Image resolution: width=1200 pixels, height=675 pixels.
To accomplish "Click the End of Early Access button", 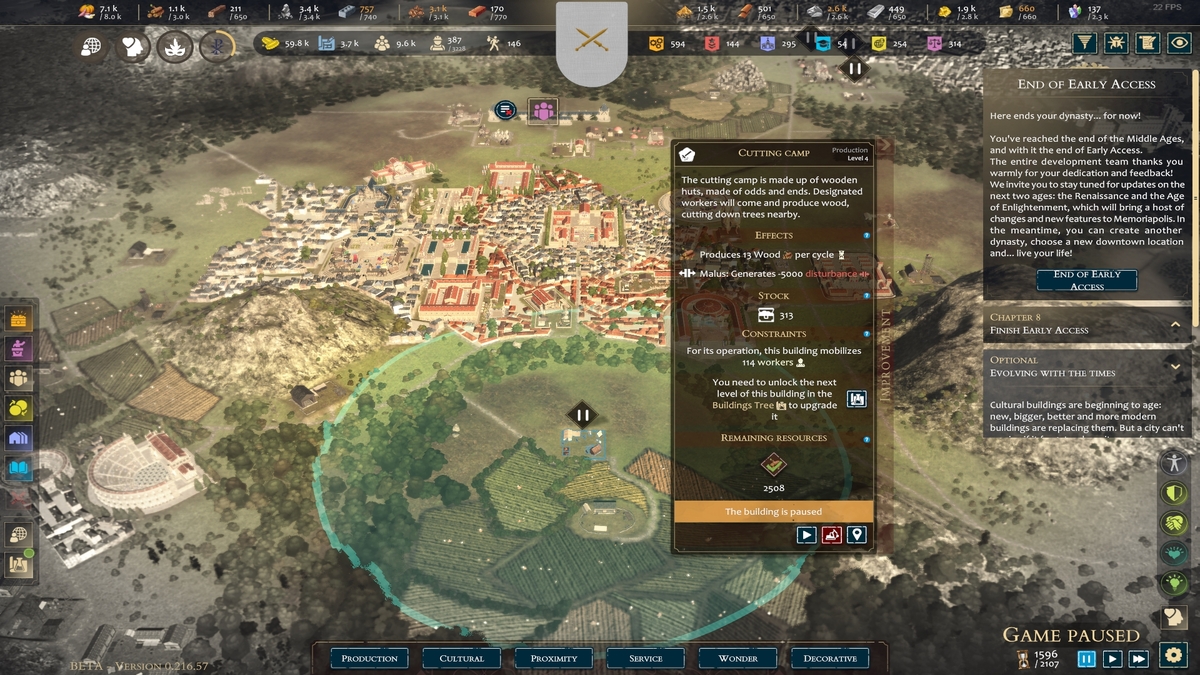I will 1086,280.
